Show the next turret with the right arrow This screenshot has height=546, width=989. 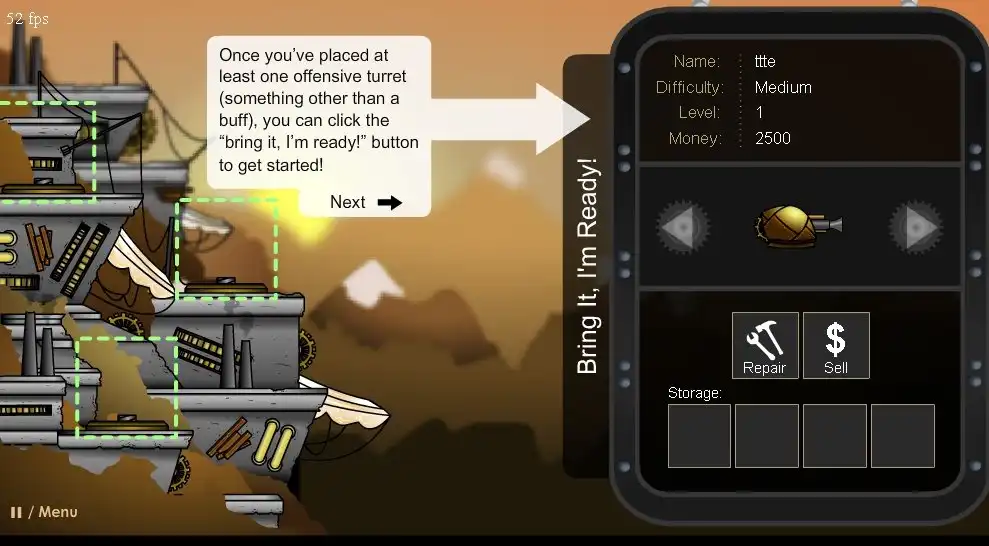[x=915, y=227]
